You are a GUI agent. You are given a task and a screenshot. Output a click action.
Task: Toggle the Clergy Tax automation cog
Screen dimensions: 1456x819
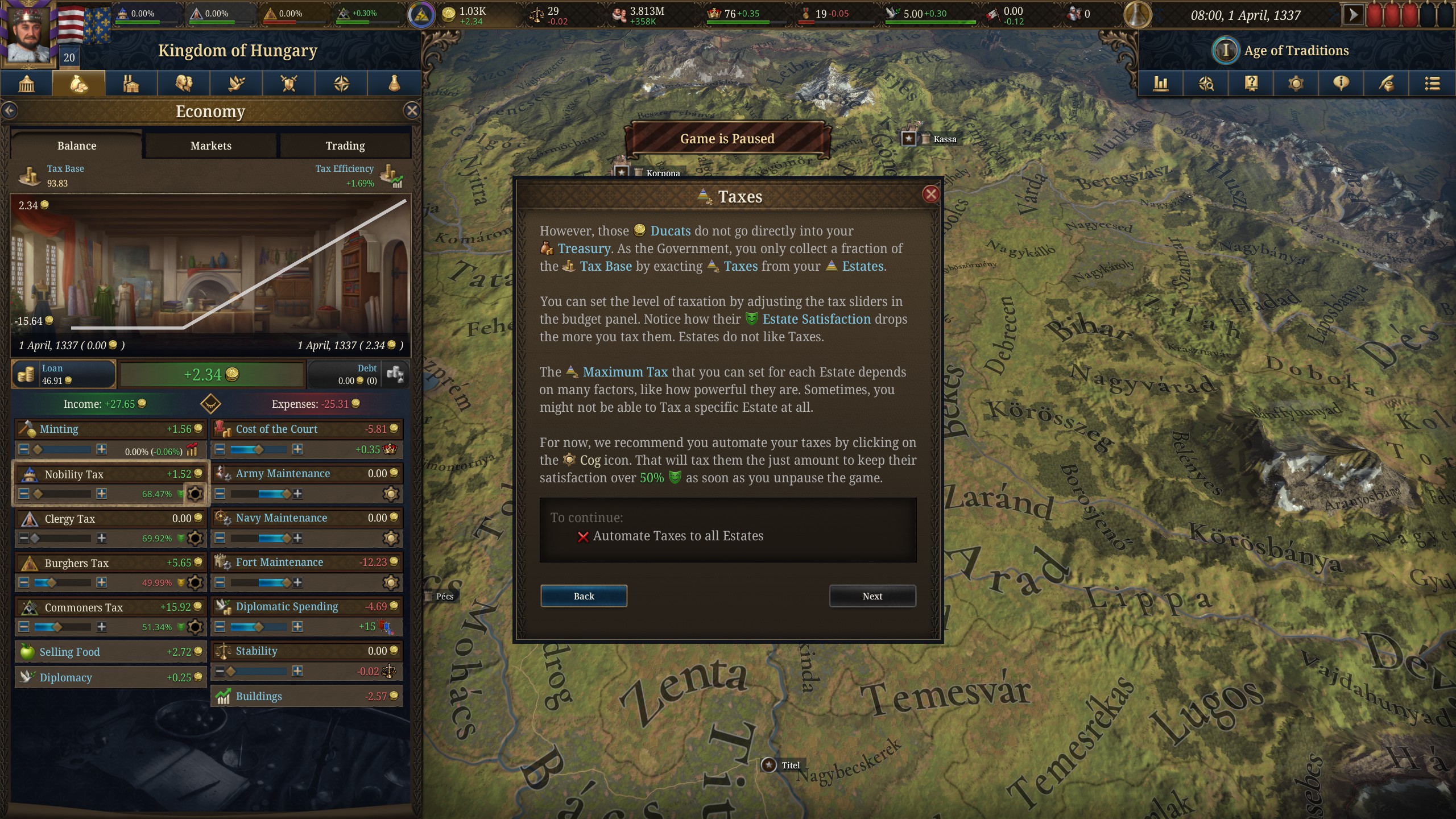point(195,538)
